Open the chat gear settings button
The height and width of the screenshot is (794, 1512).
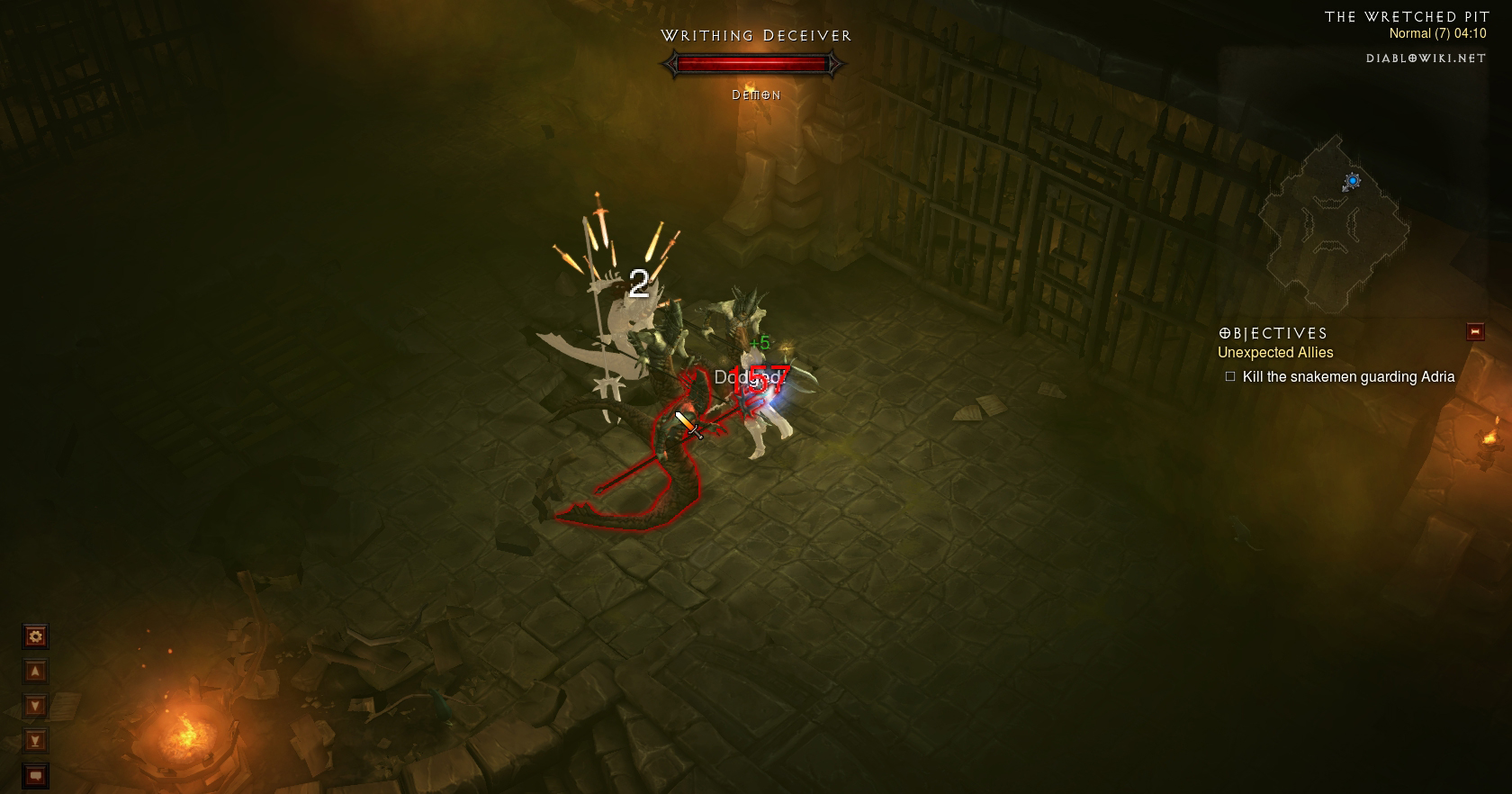35,636
